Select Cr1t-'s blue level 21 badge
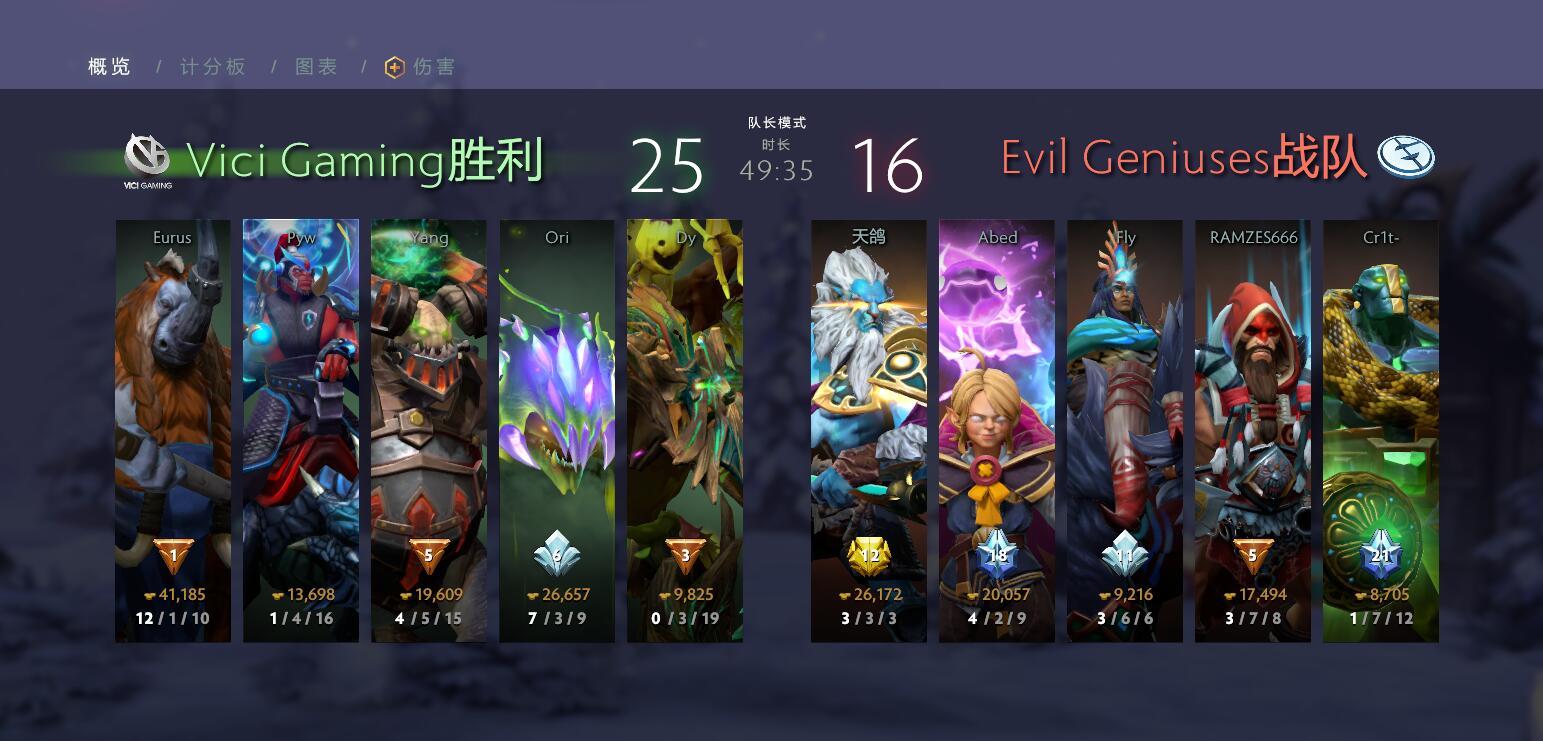 tap(1381, 556)
